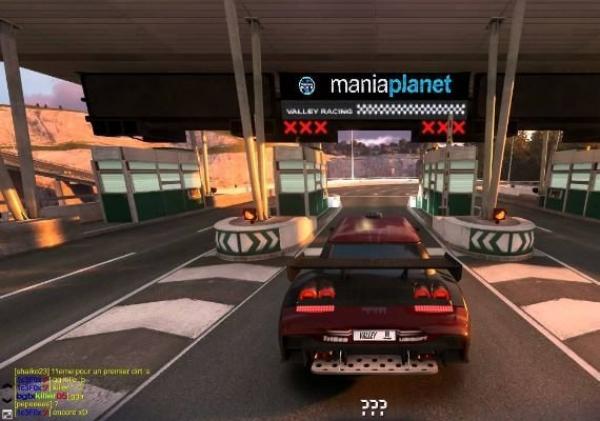The height and width of the screenshot is (421, 600).
Task: Click the chat window icon below the arrows
Action: click(7, 412)
